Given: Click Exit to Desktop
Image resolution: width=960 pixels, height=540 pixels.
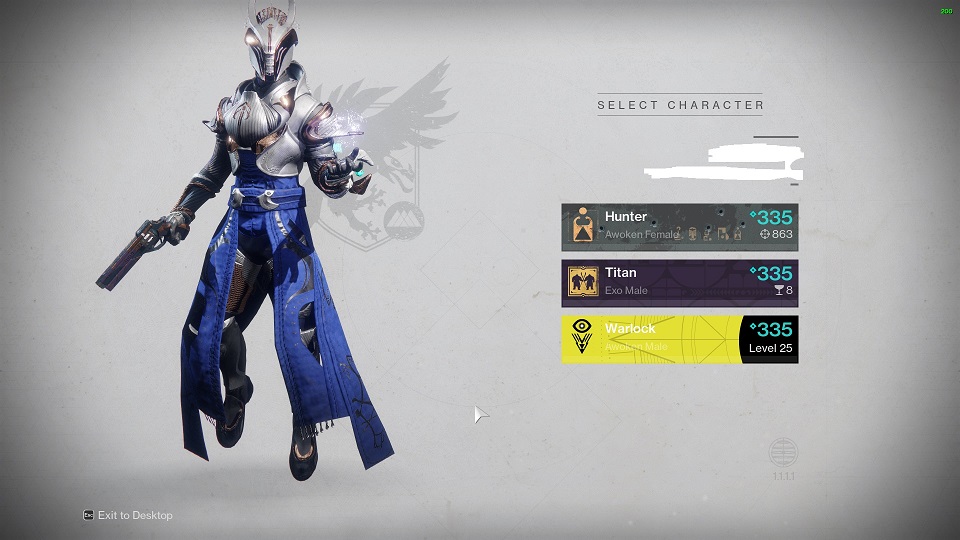Looking at the screenshot, I should click(x=134, y=515).
